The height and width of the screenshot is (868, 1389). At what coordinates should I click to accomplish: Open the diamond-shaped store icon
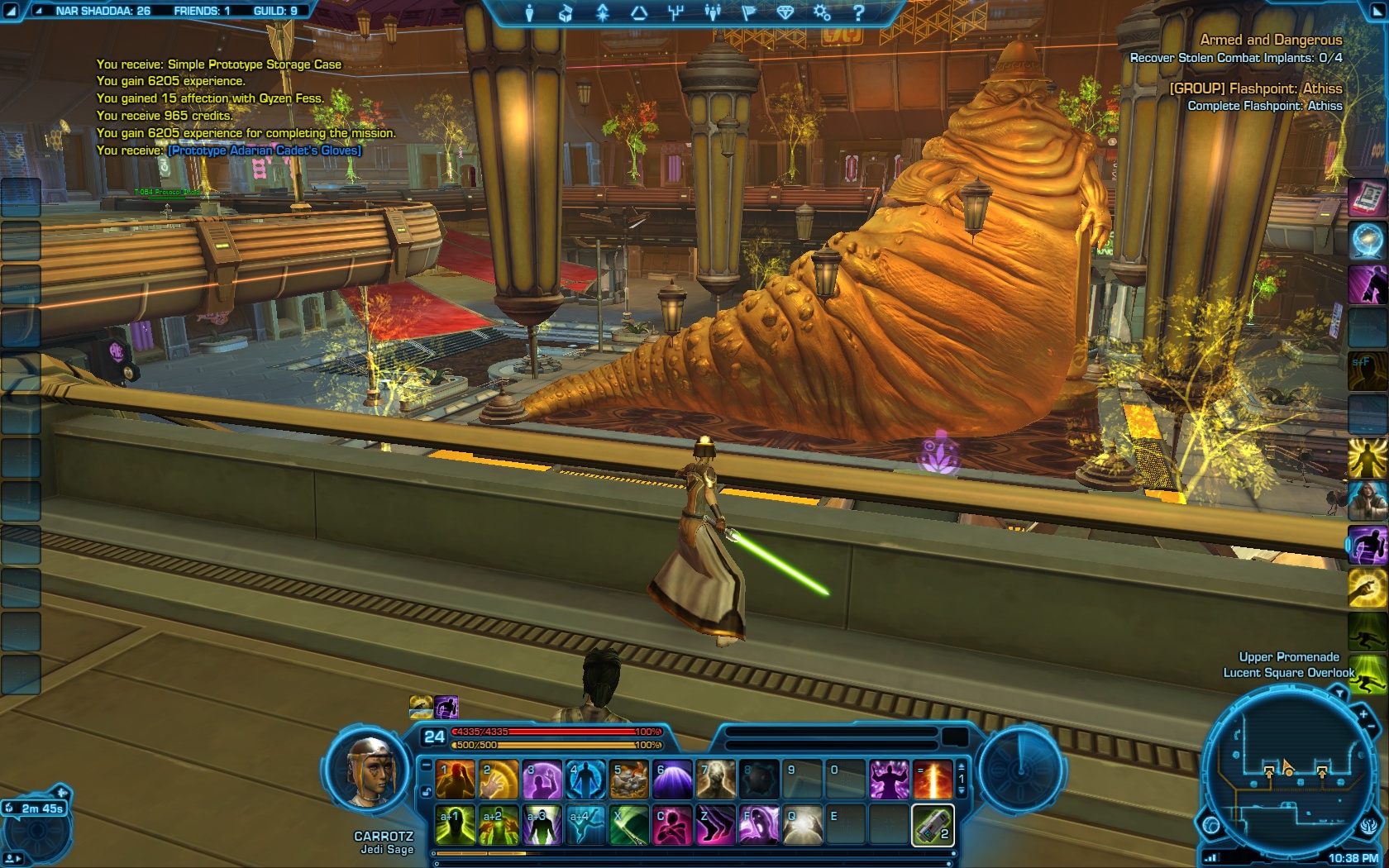[785, 12]
